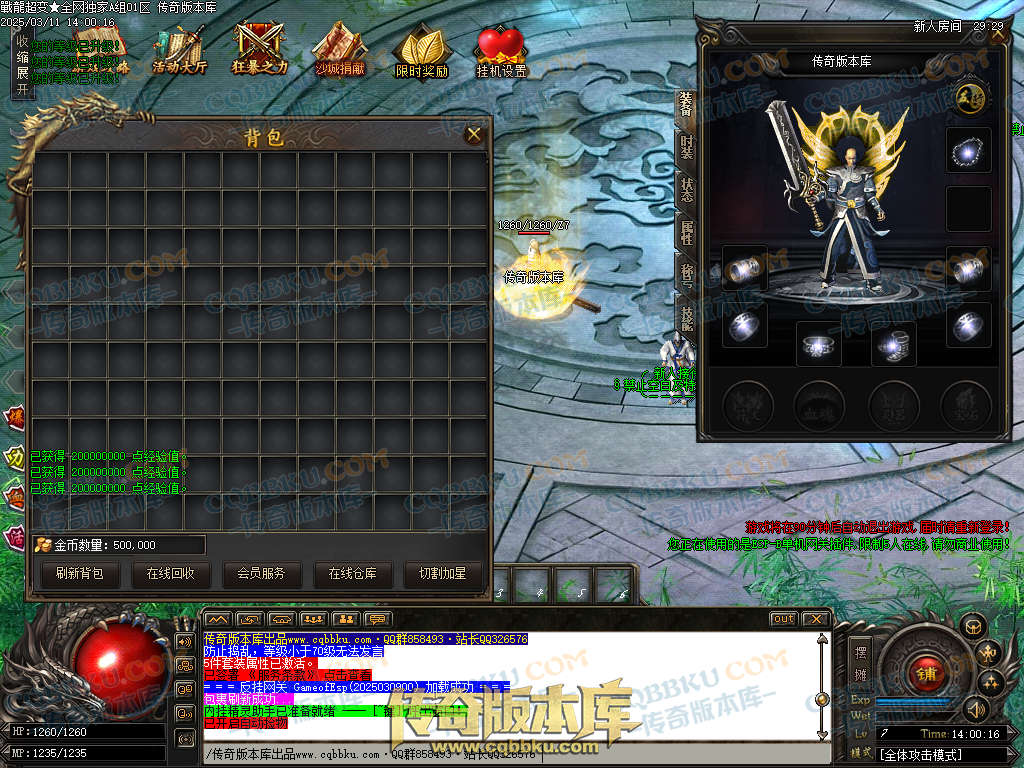Close the 背包 backpack window
The width and height of the screenshot is (1024, 768).
coord(474,134)
